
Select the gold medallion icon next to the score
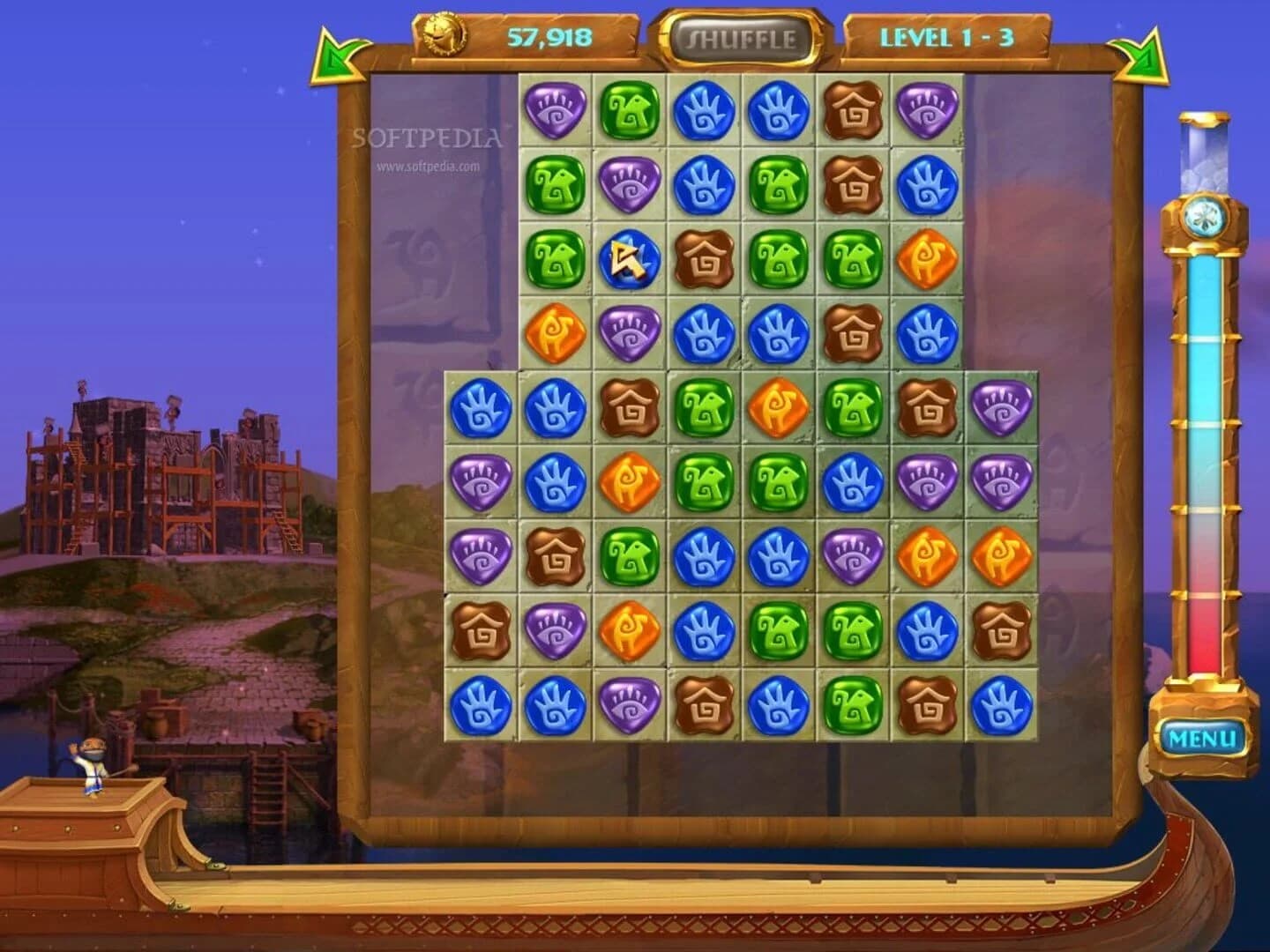pyautogui.click(x=442, y=33)
